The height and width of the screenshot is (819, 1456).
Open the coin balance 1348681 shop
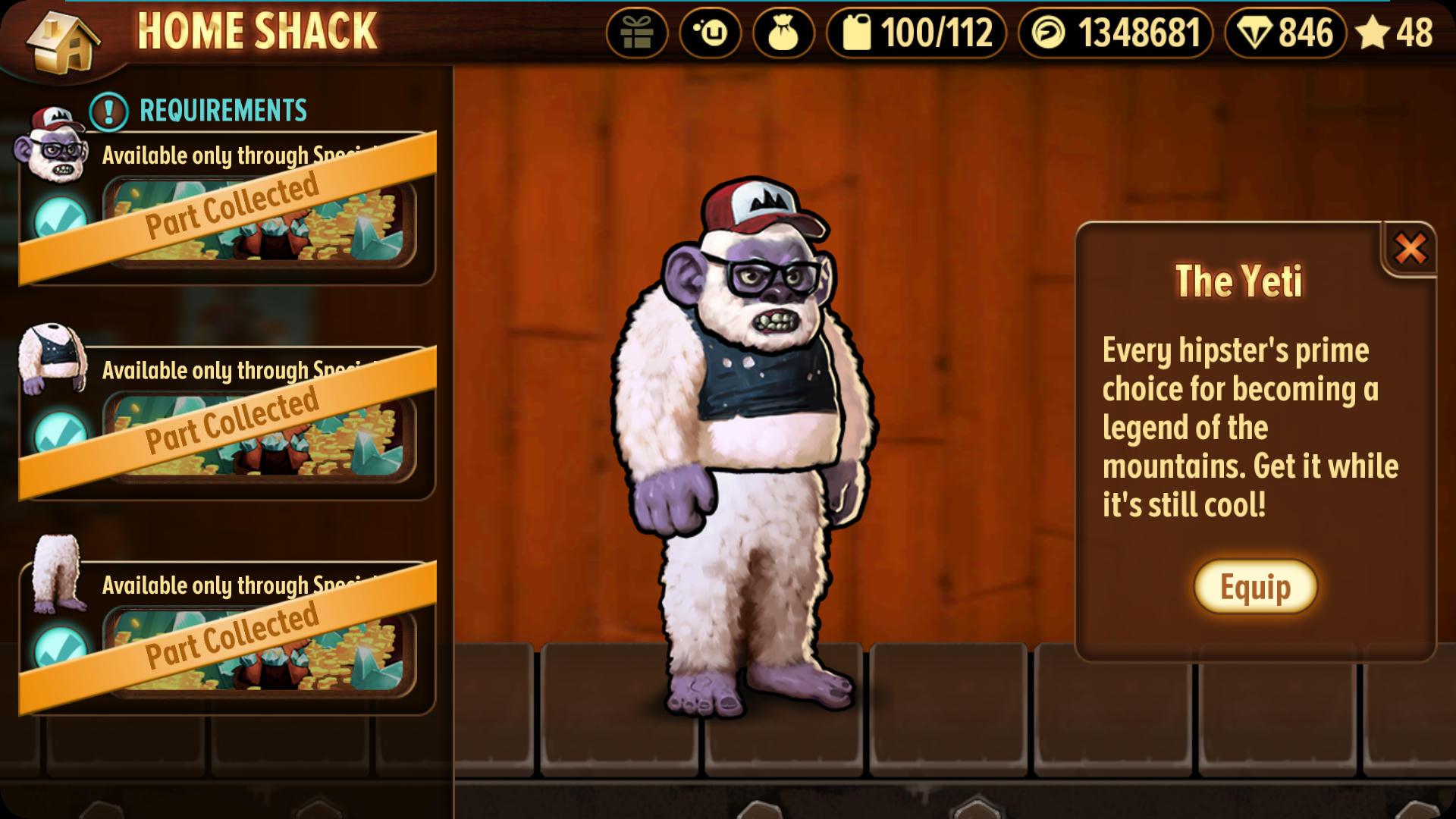coord(1115,33)
